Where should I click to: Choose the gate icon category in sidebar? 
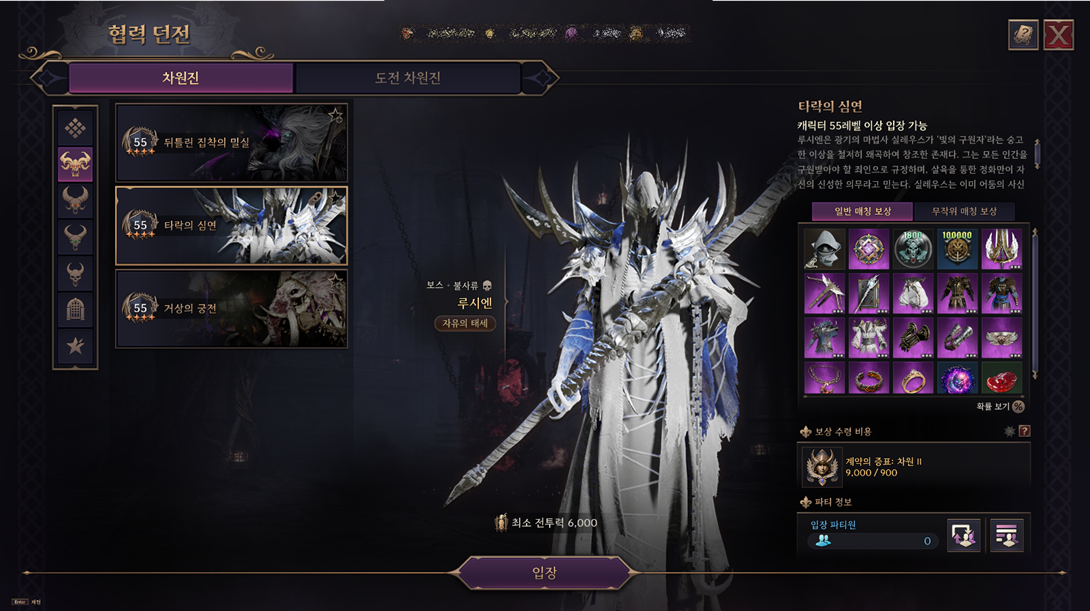76,309
